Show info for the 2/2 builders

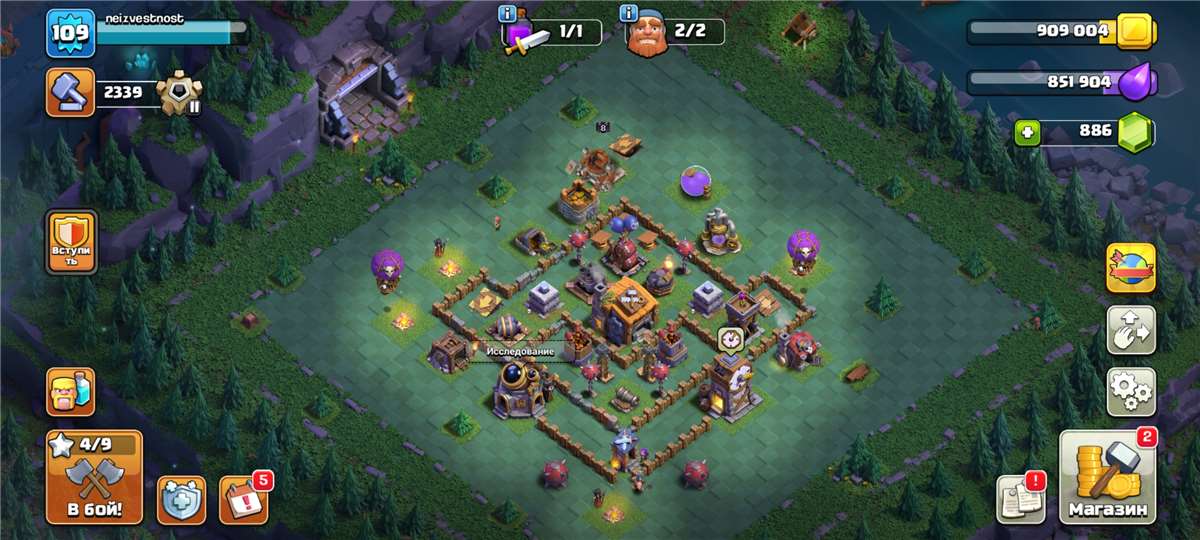click(629, 14)
